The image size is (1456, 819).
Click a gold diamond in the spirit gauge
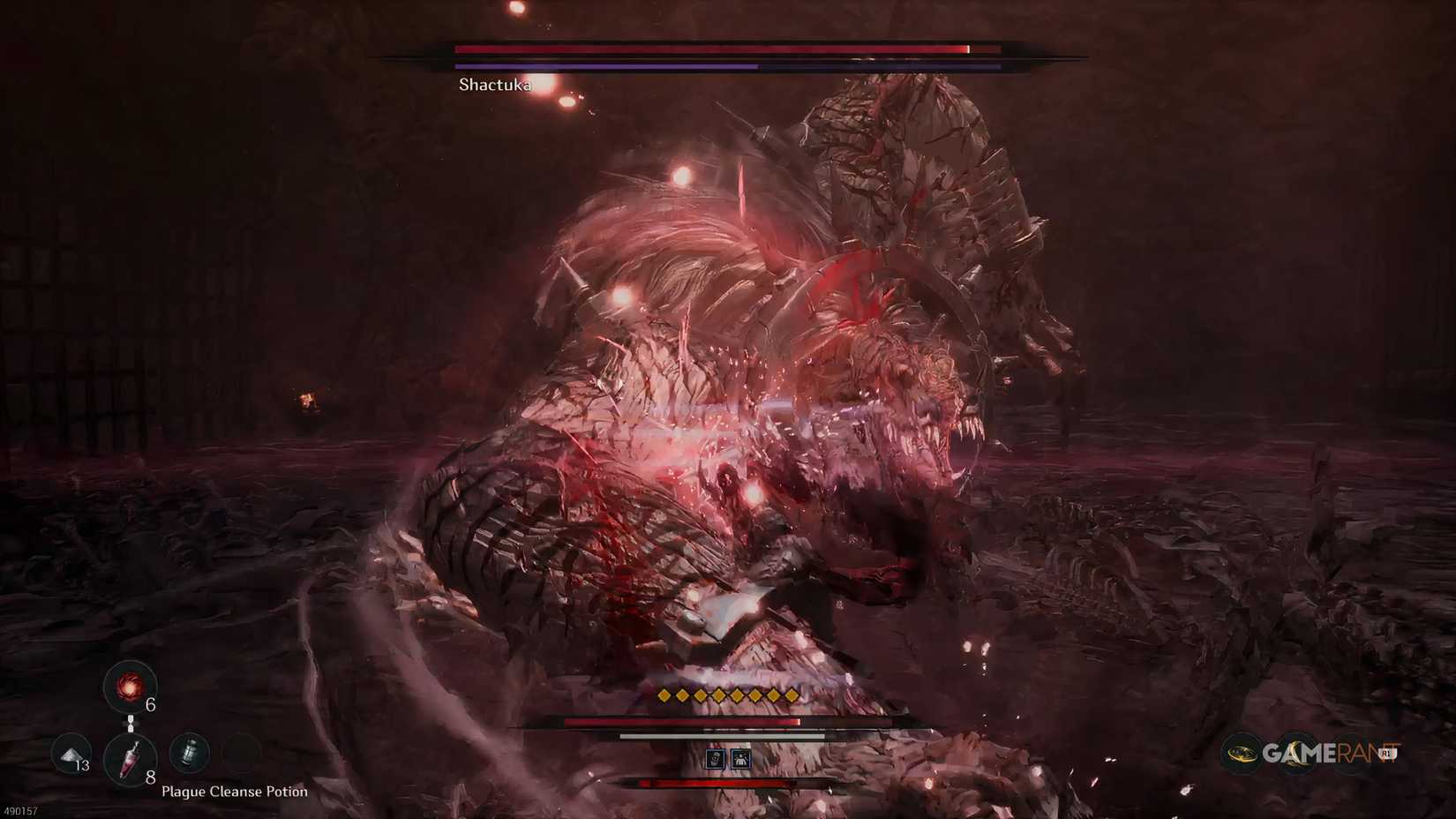point(717,695)
